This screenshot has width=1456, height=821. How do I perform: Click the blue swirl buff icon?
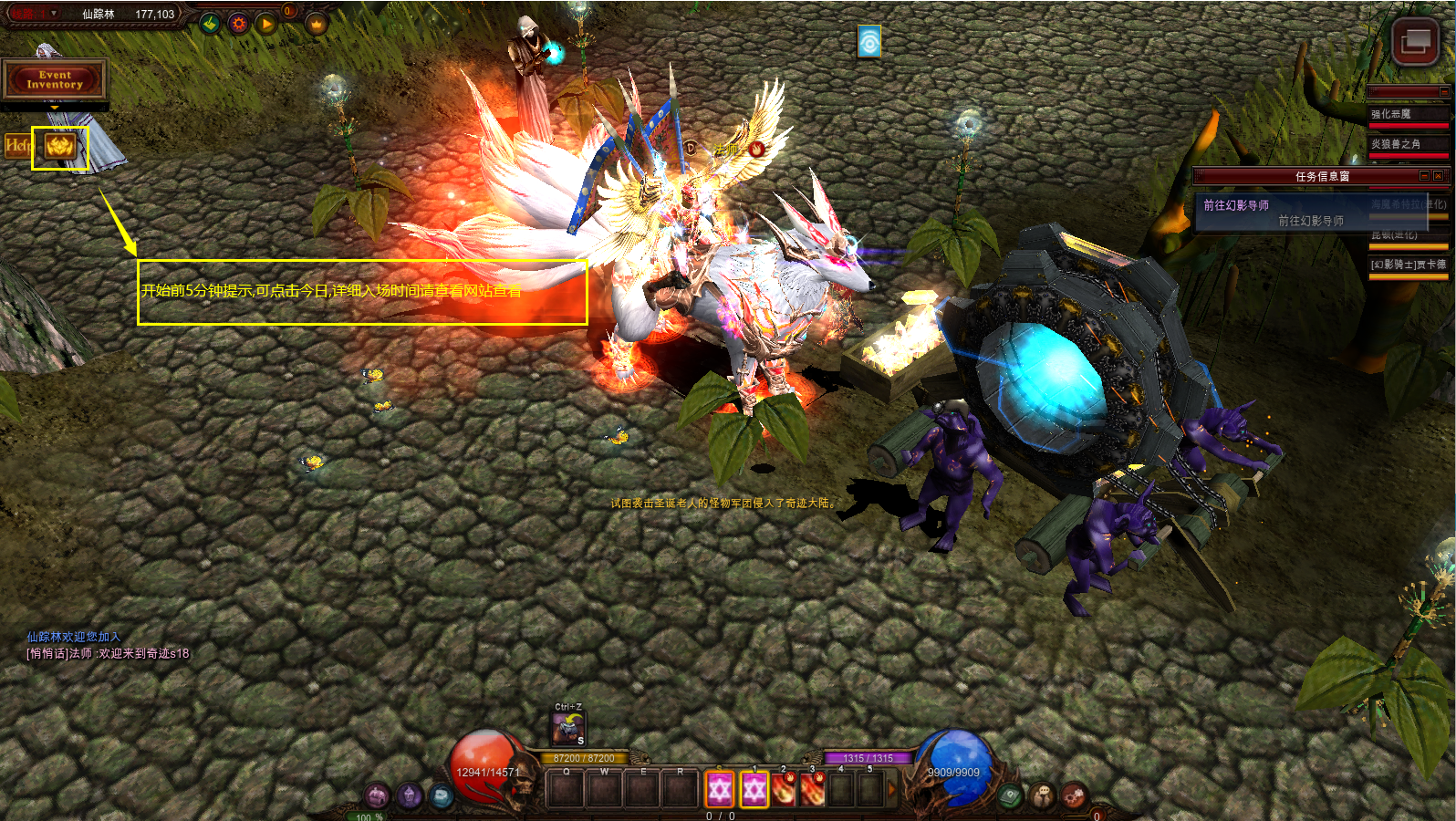[869, 41]
